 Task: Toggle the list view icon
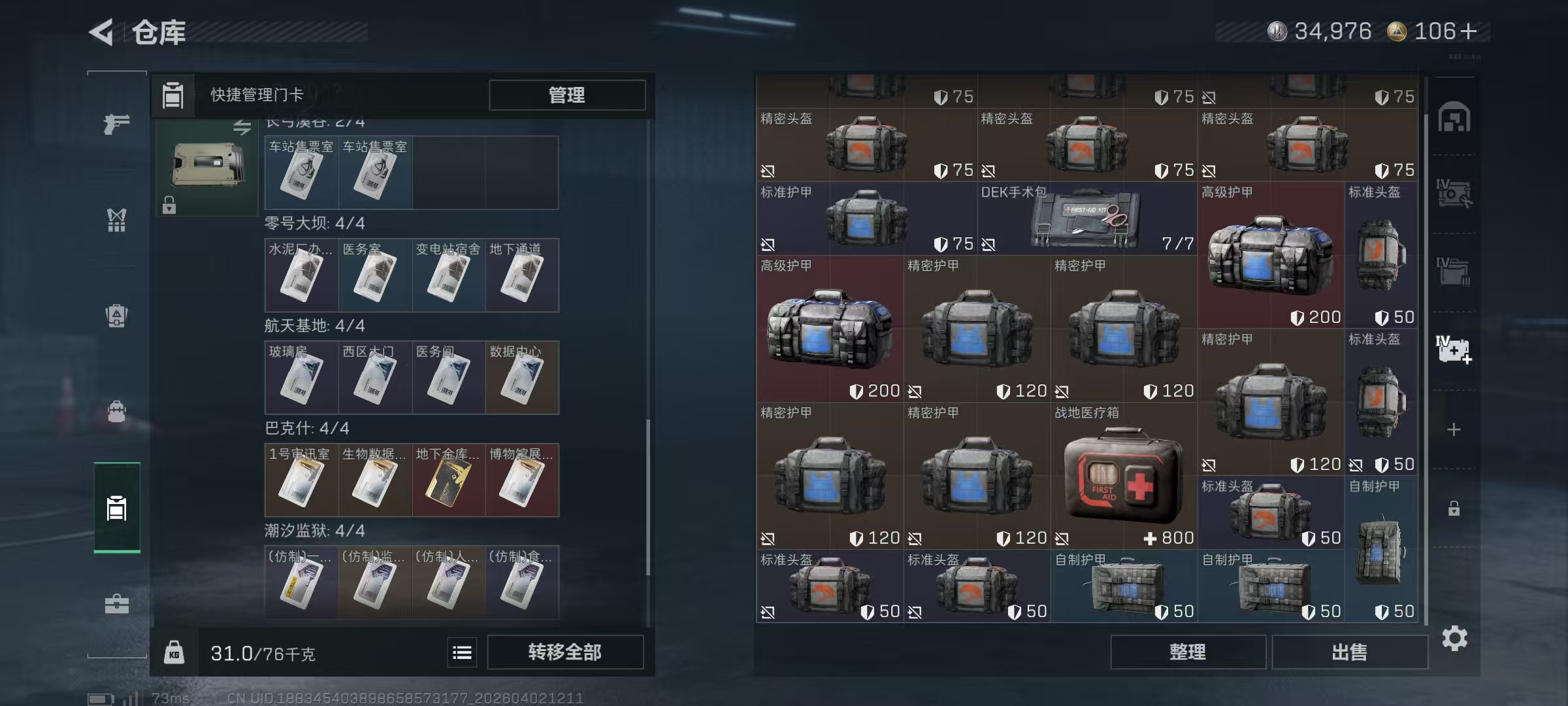(462, 652)
